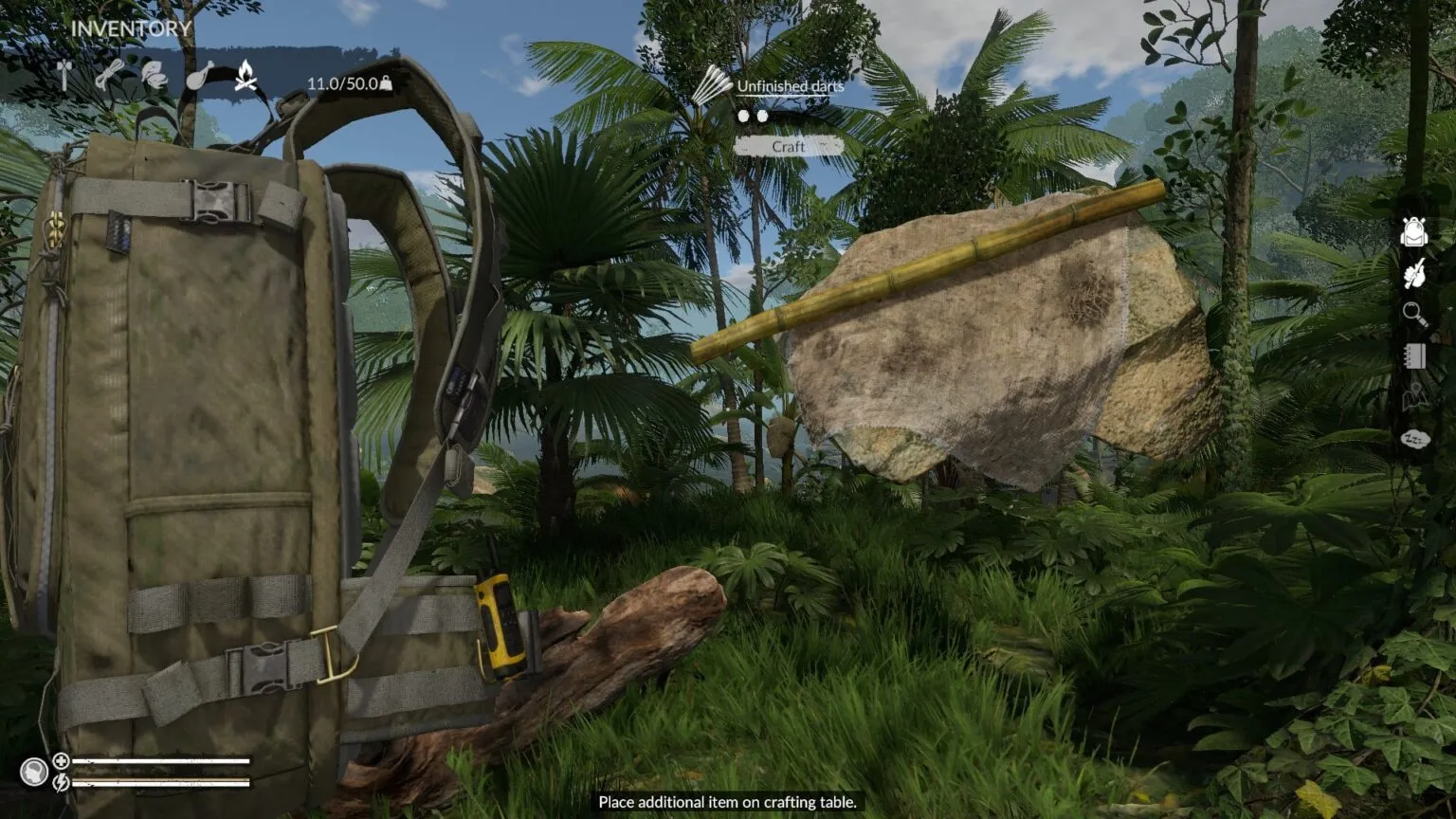Select the campfire backpack pocket

[246, 75]
